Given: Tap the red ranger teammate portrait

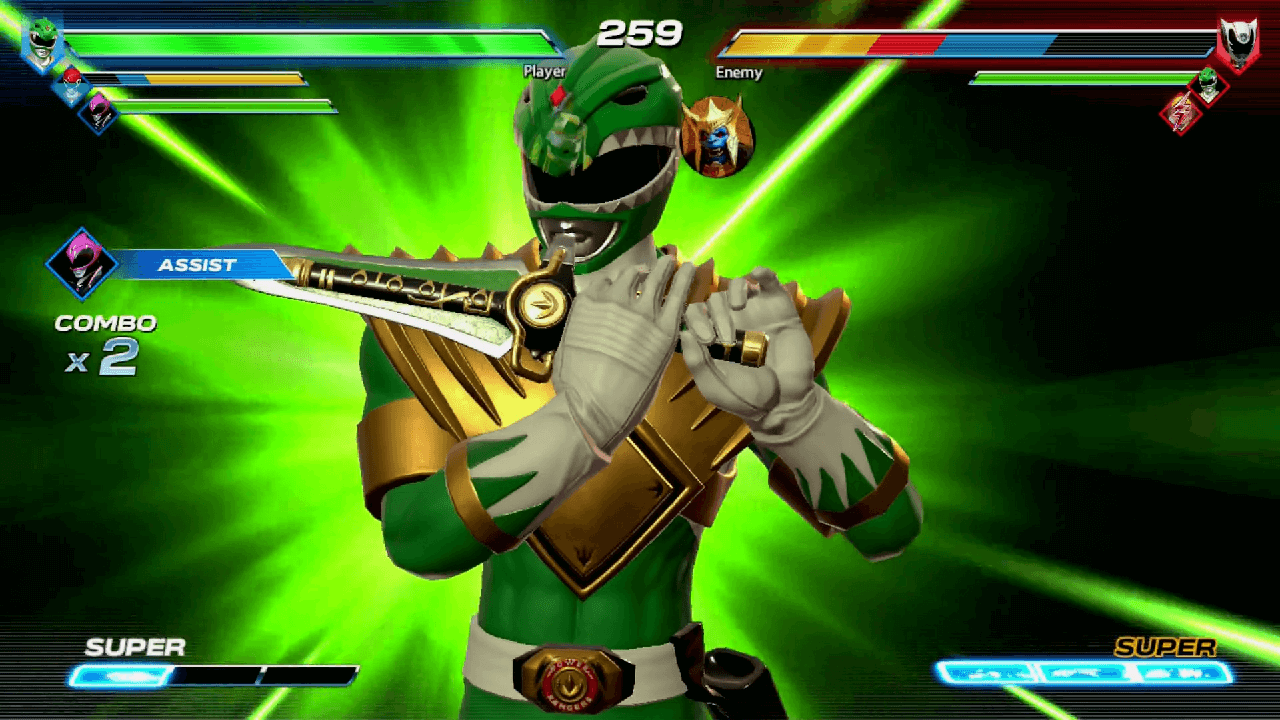Looking at the screenshot, I should point(70,84).
